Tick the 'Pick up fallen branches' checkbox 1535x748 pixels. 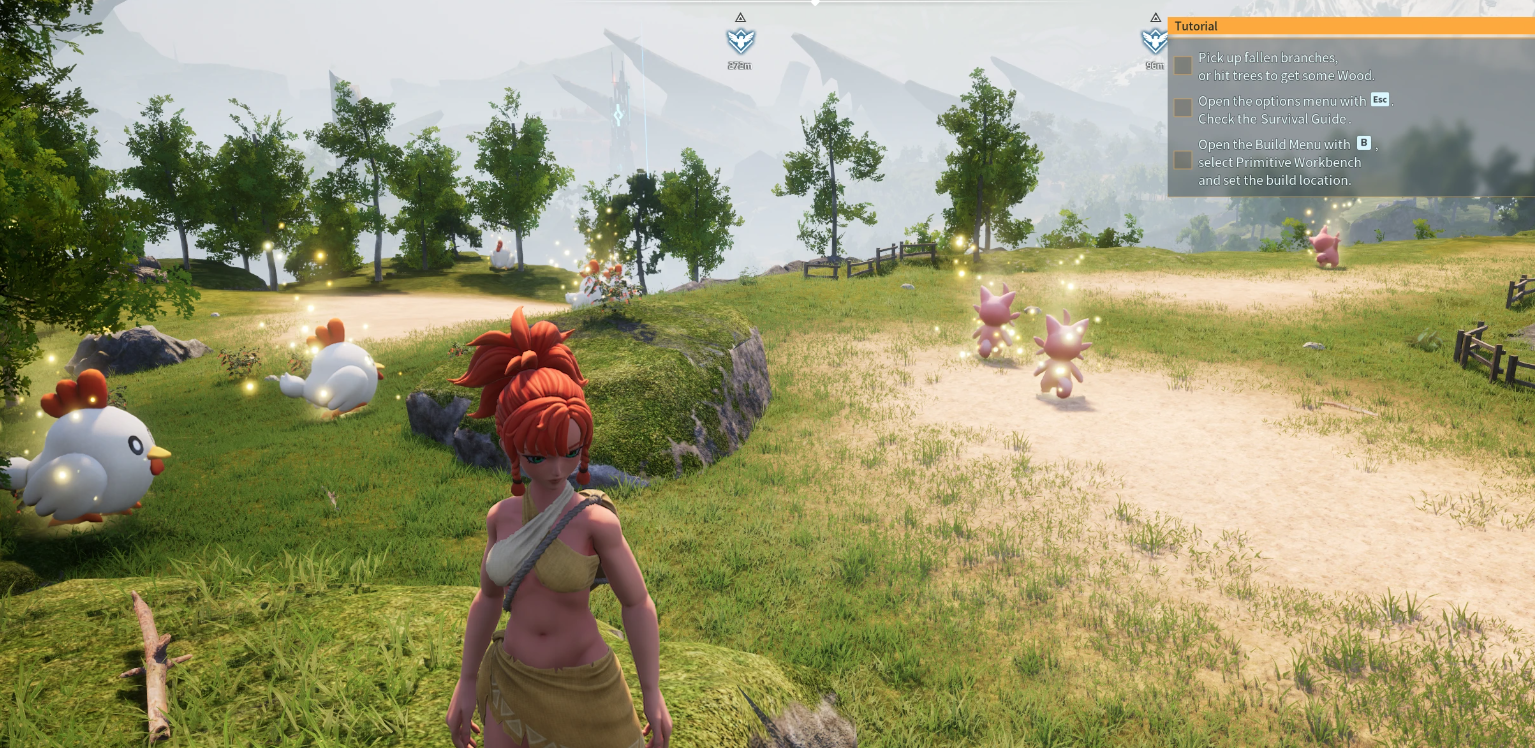(x=1183, y=66)
